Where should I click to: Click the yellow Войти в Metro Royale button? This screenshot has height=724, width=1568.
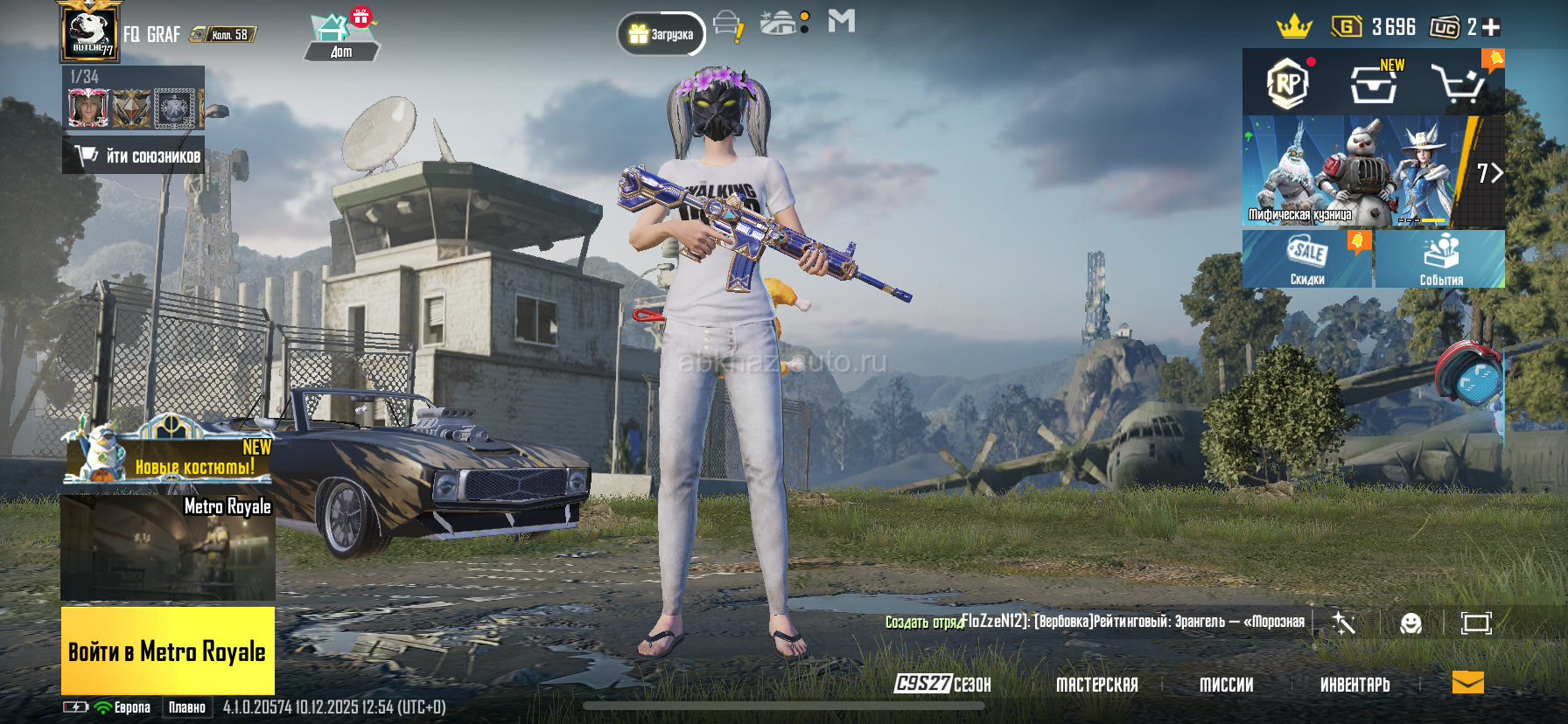pos(168,651)
